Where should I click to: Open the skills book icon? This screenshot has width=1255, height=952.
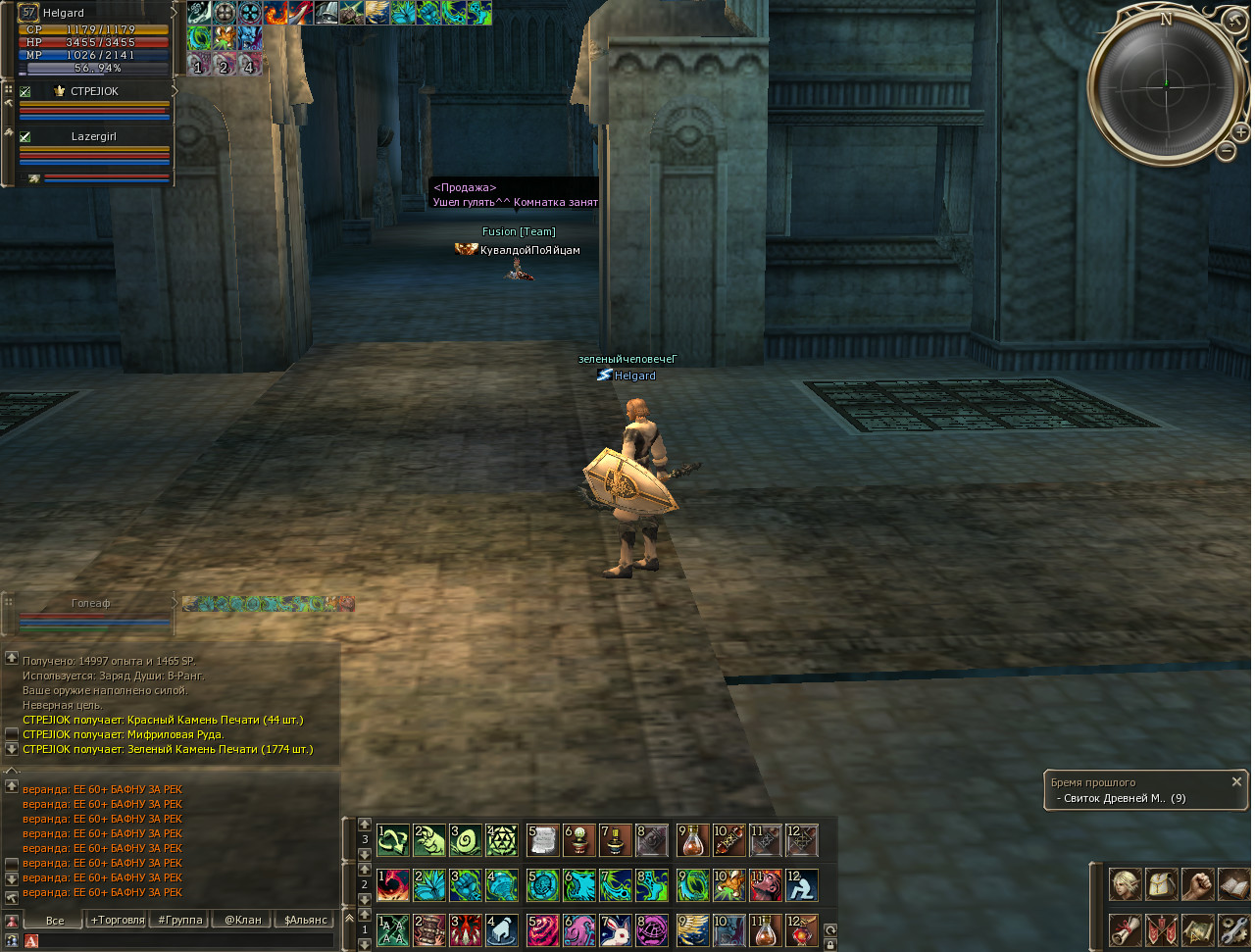click(1233, 884)
